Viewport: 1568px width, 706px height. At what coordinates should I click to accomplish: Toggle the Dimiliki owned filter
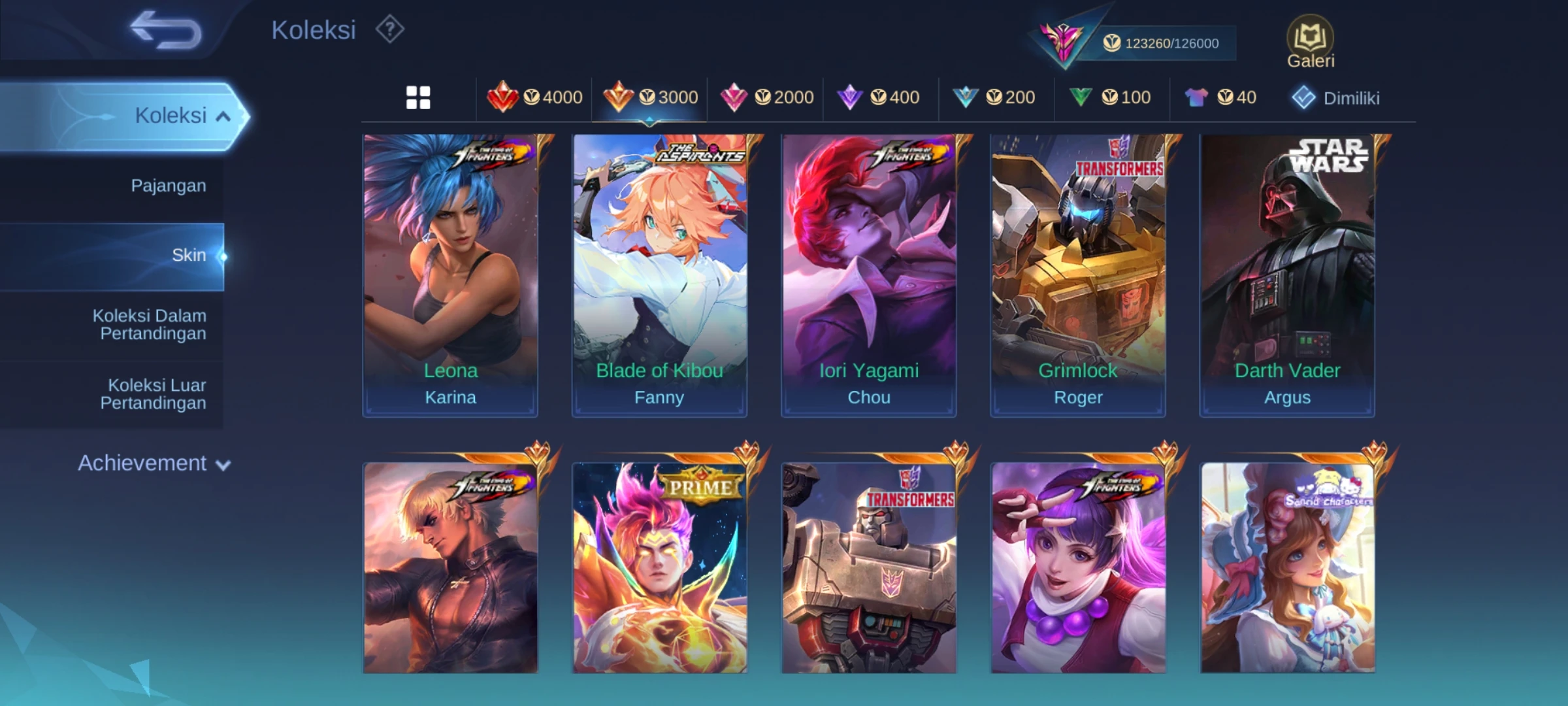pyautogui.click(x=1335, y=99)
